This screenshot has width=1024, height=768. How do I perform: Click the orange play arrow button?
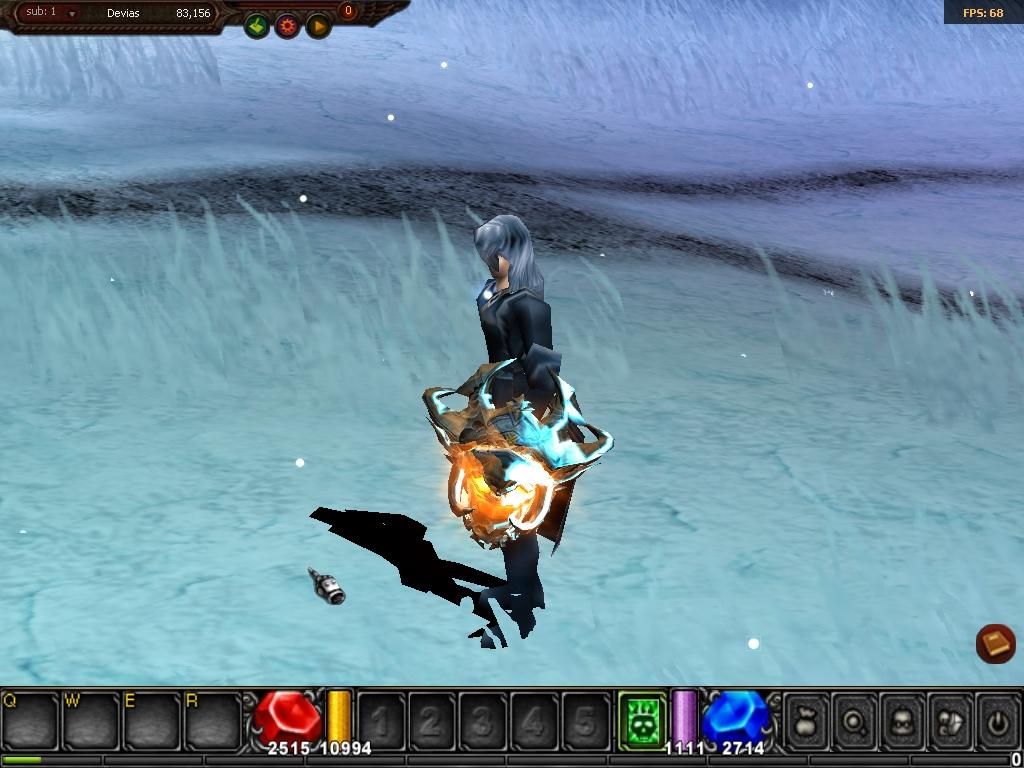[318, 26]
